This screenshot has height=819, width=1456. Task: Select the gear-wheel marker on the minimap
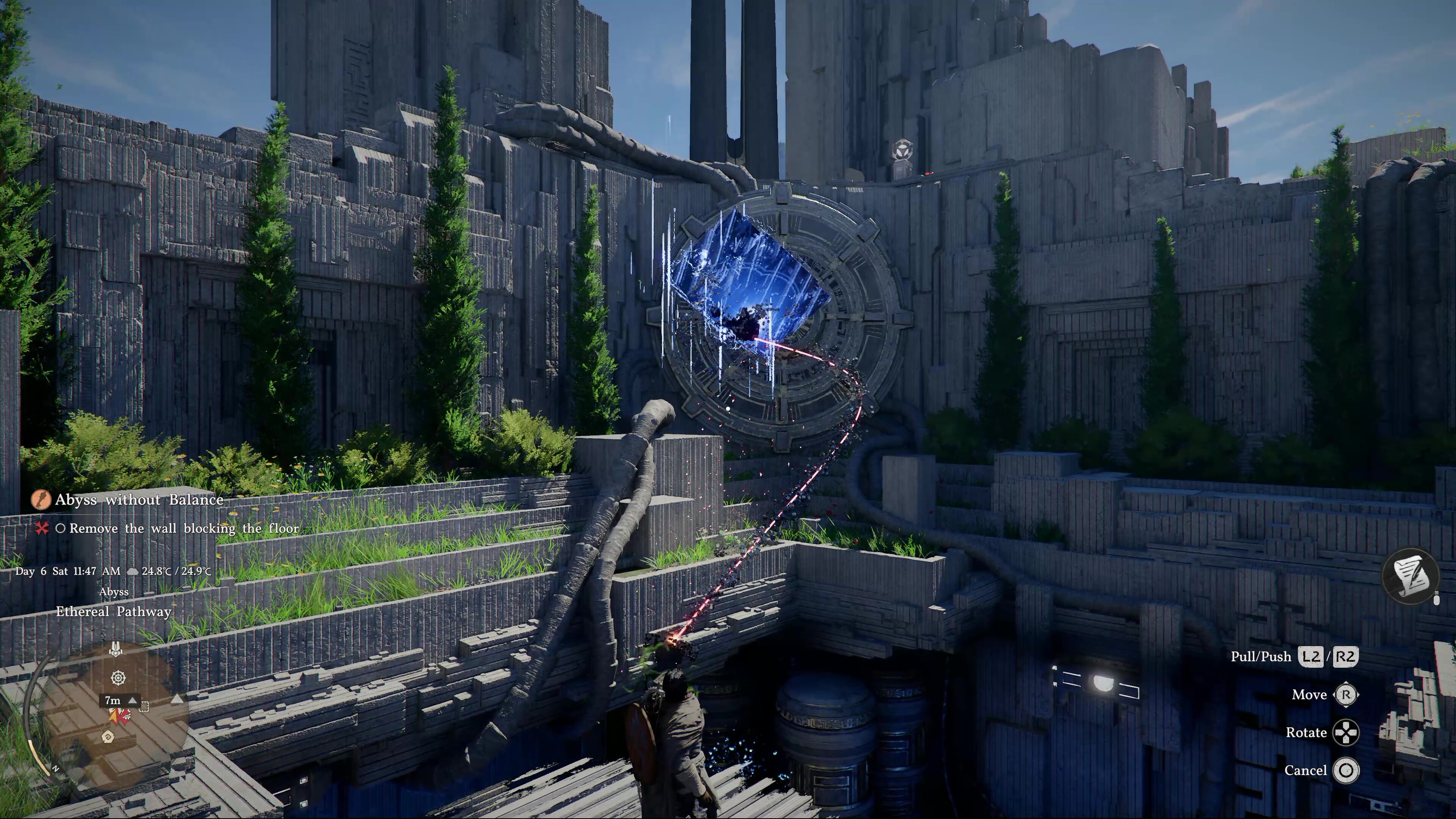(118, 678)
